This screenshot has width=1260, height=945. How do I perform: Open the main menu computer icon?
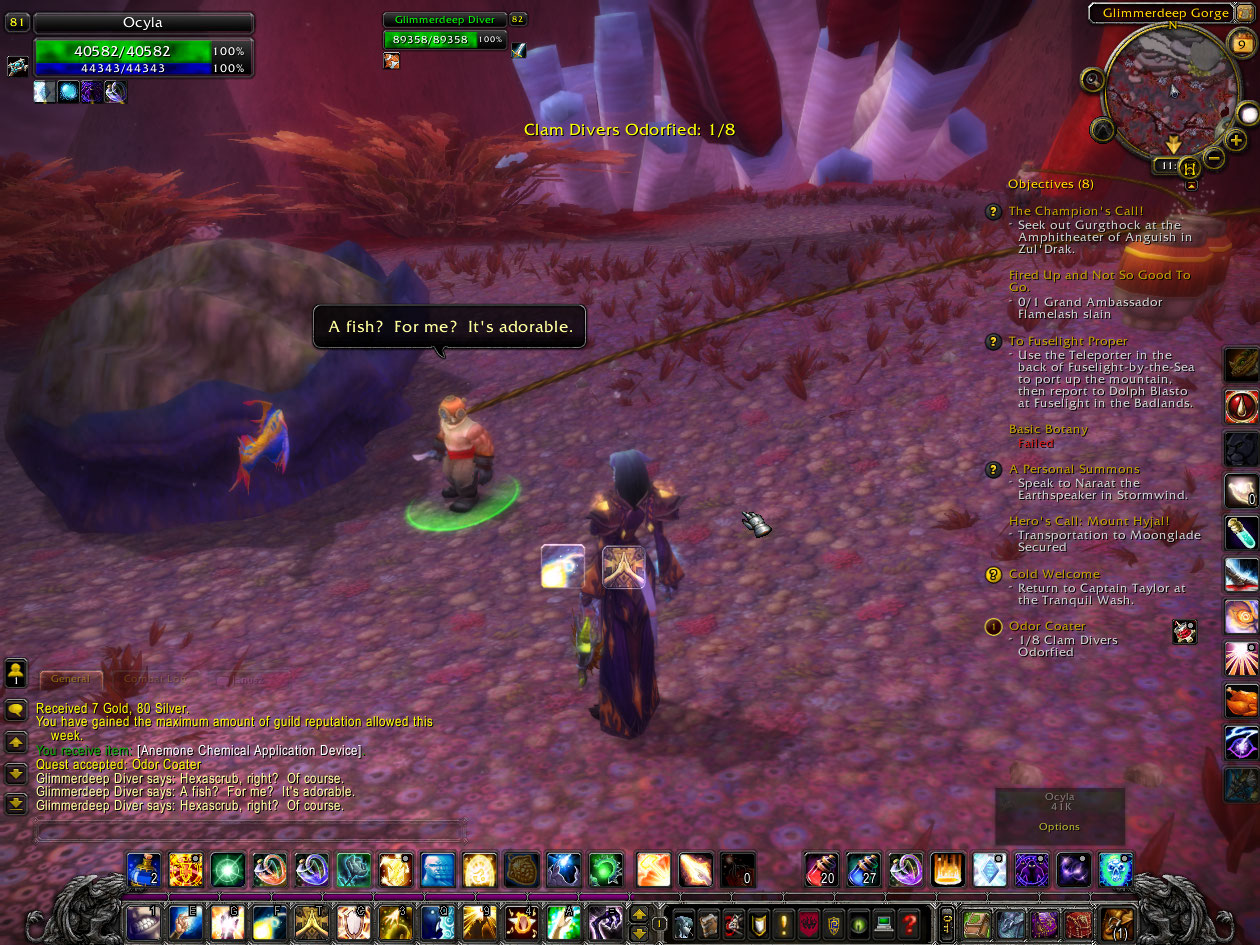[883, 923]
